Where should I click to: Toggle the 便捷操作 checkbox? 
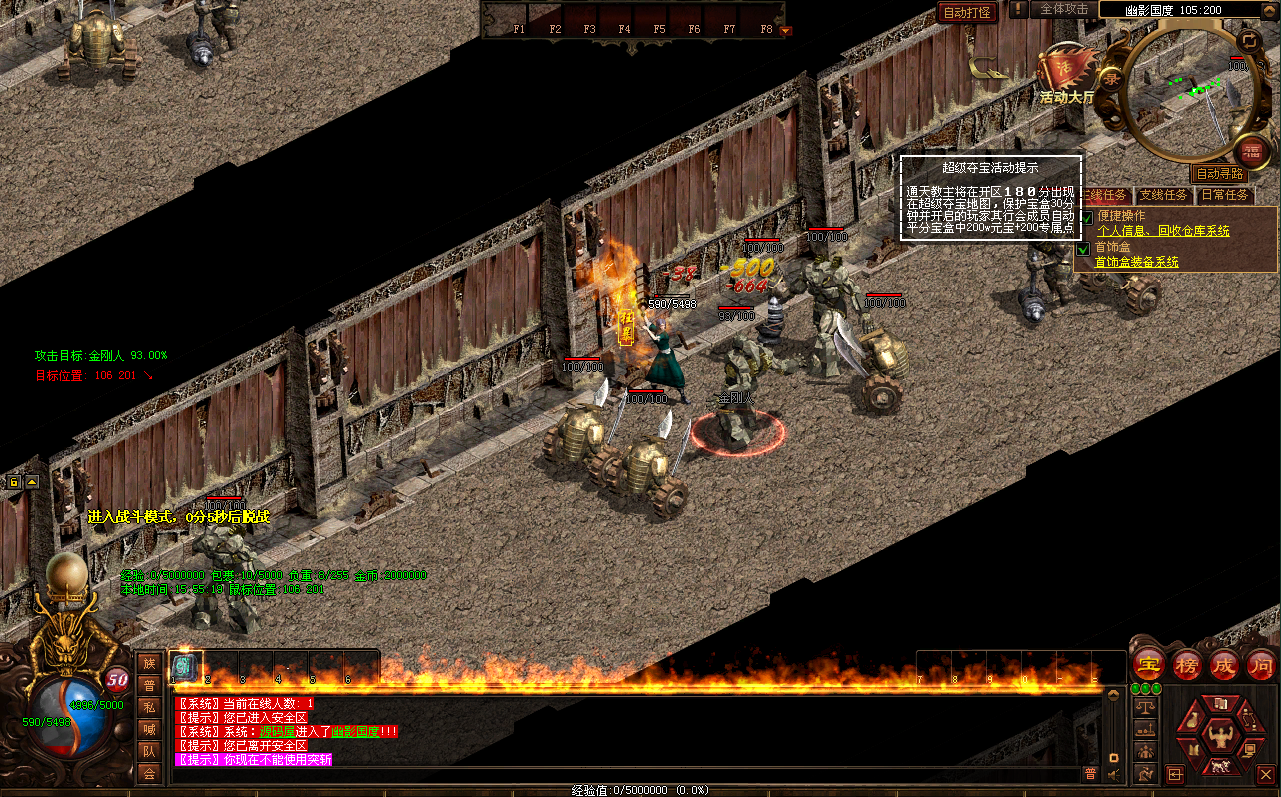pos(1085,217)
